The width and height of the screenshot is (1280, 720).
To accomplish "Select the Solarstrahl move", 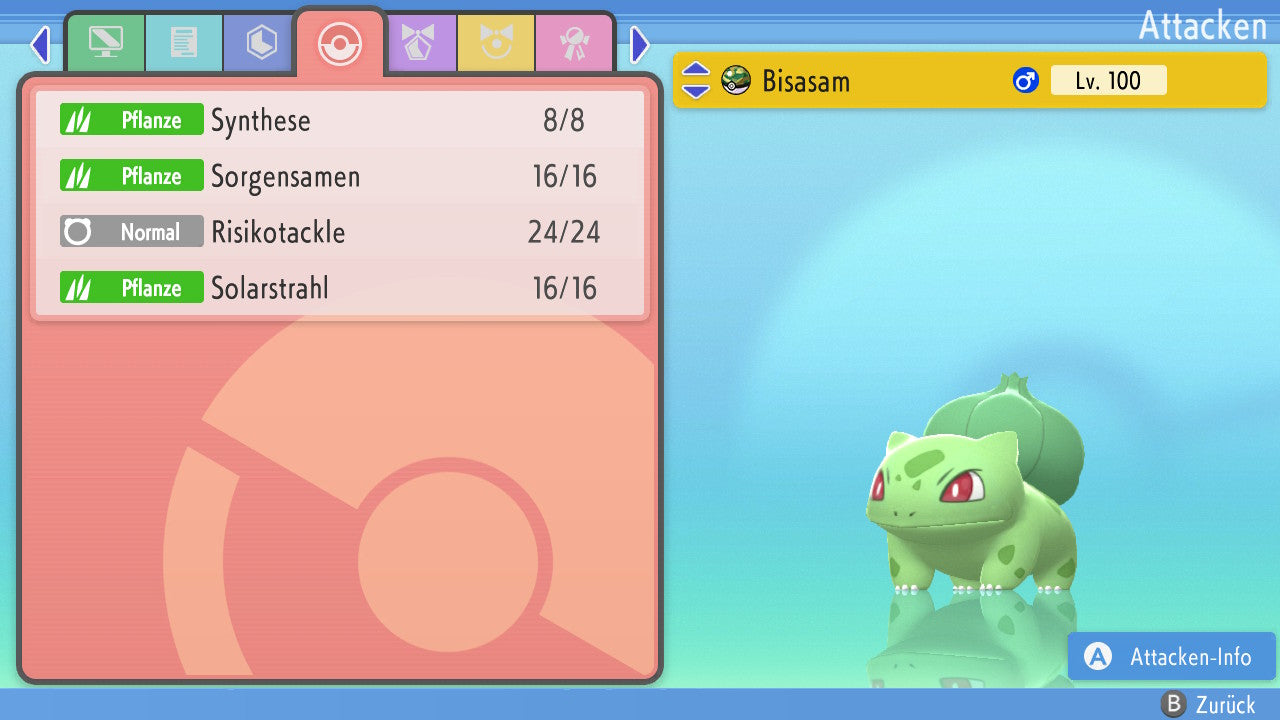I will 340,289.
